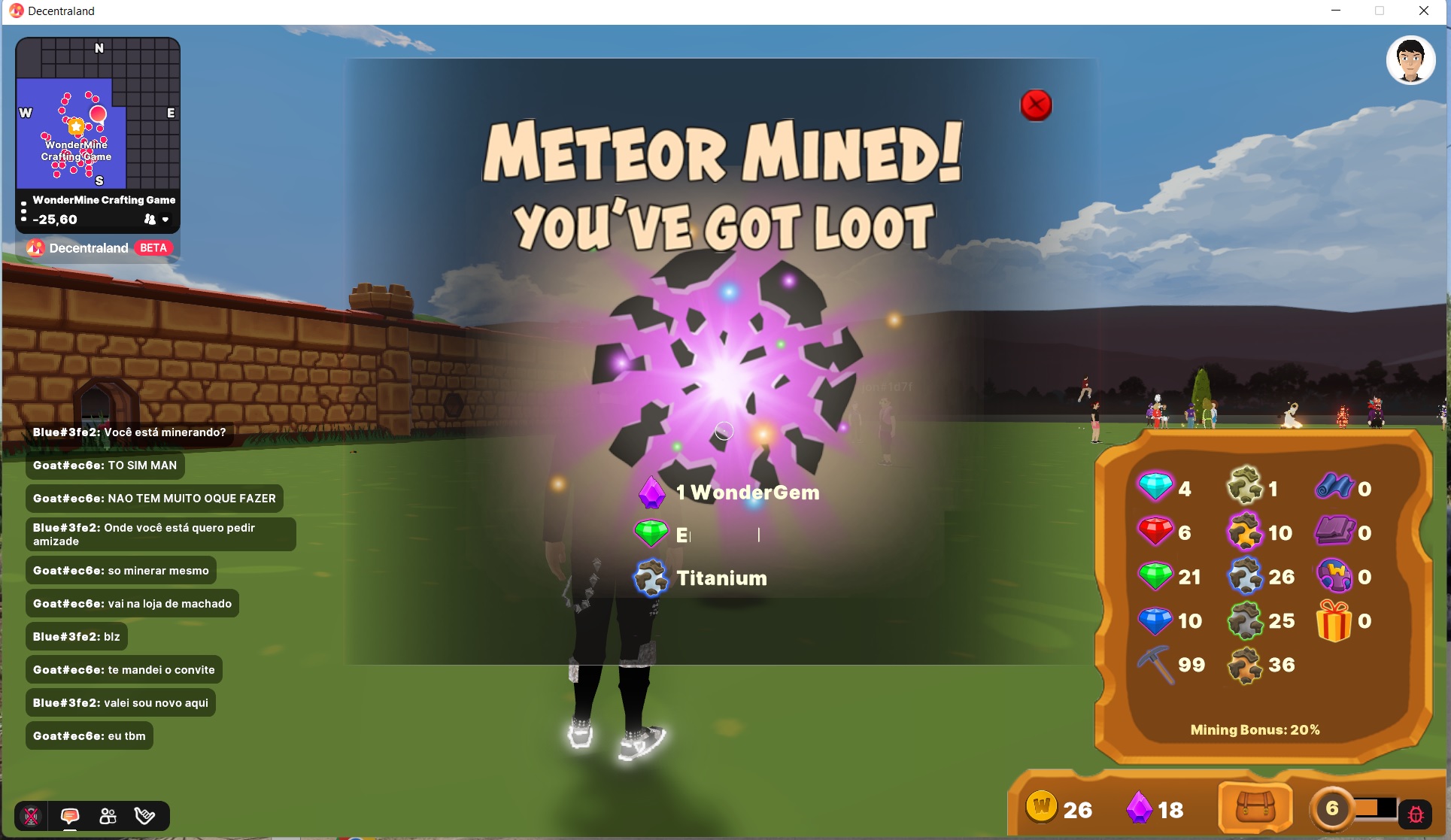The image size is (1451, 840).
Task: Expand the dropdown beside coordinates -25,60
Action: [166, 220]
